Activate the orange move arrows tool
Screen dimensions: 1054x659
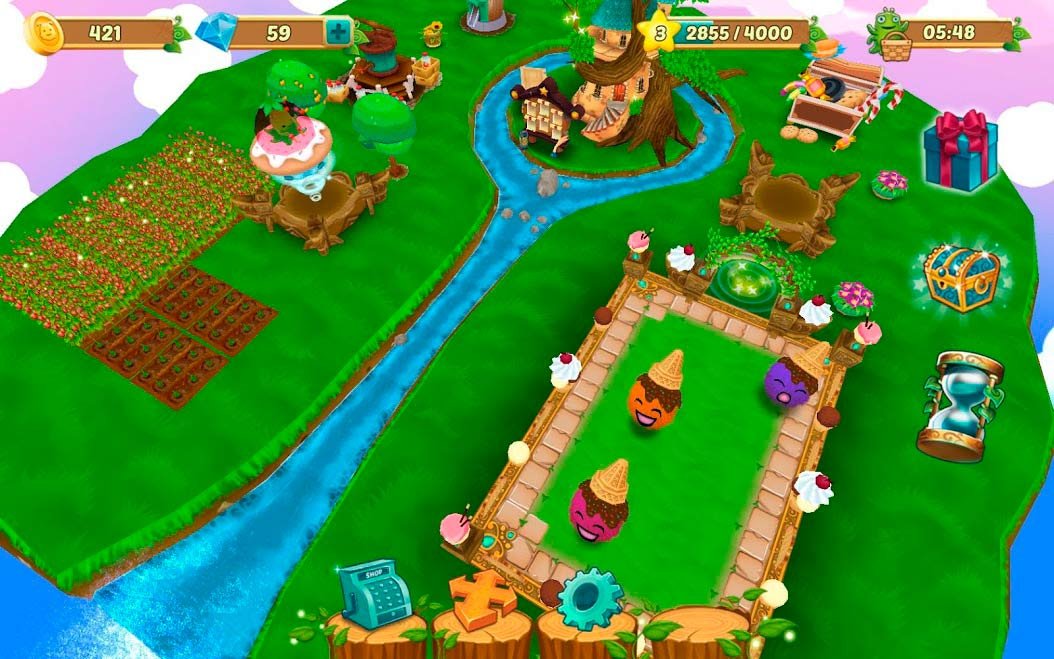pos(482,599)
